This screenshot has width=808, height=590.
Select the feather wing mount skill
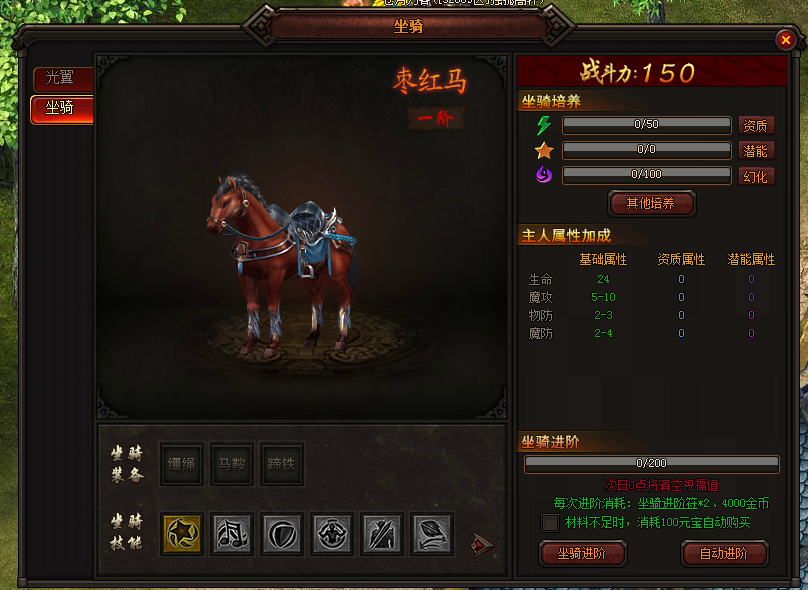pyautogui.click(x=432, y=534)
